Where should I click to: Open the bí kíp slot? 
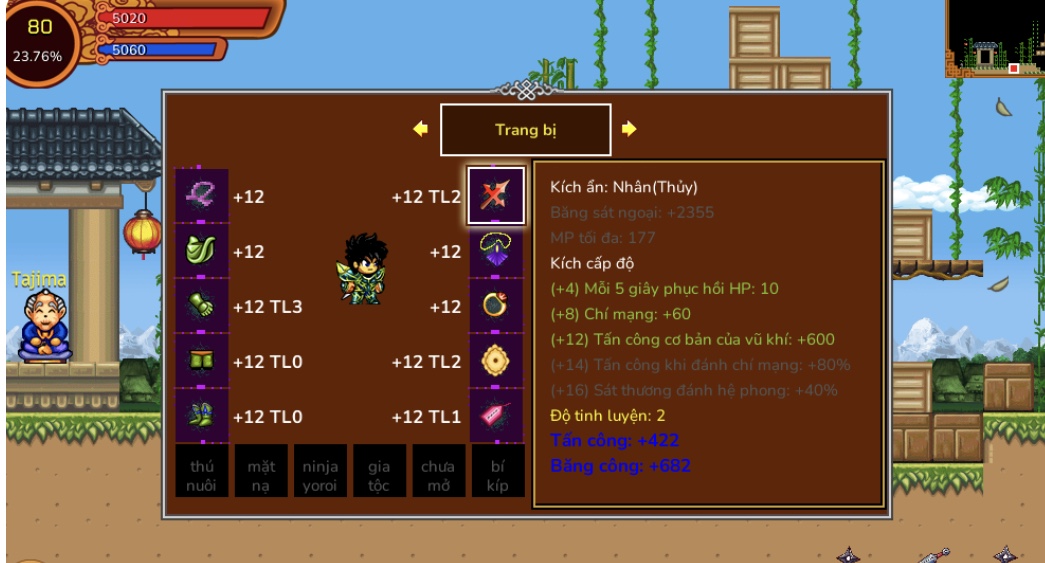[x=497, y=471]
